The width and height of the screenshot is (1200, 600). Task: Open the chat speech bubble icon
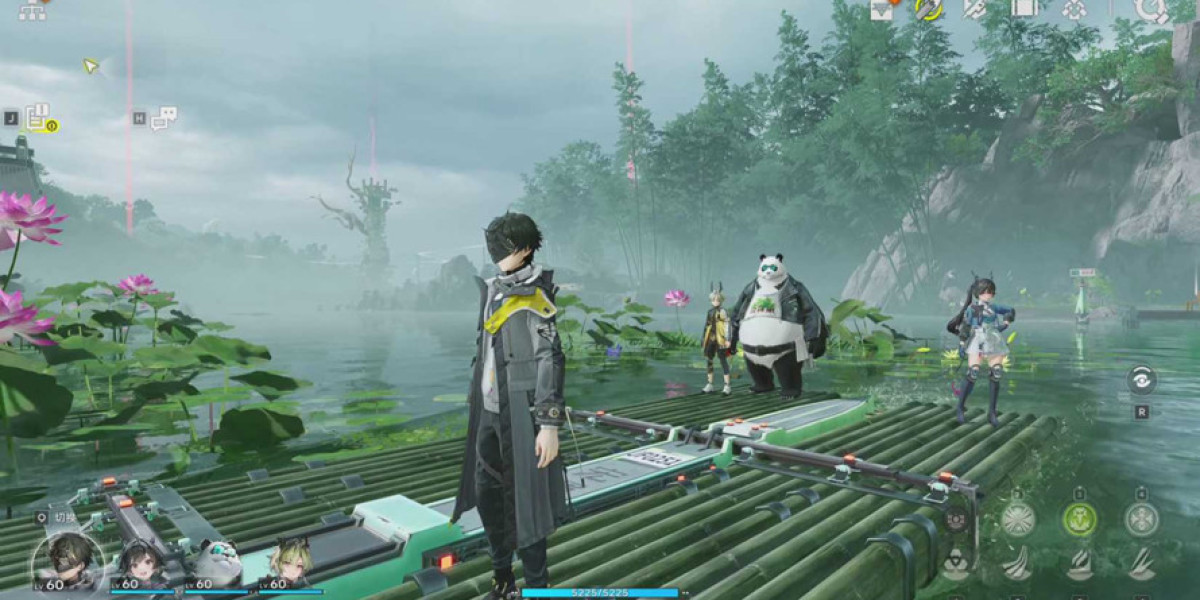(x=164, y=117)
